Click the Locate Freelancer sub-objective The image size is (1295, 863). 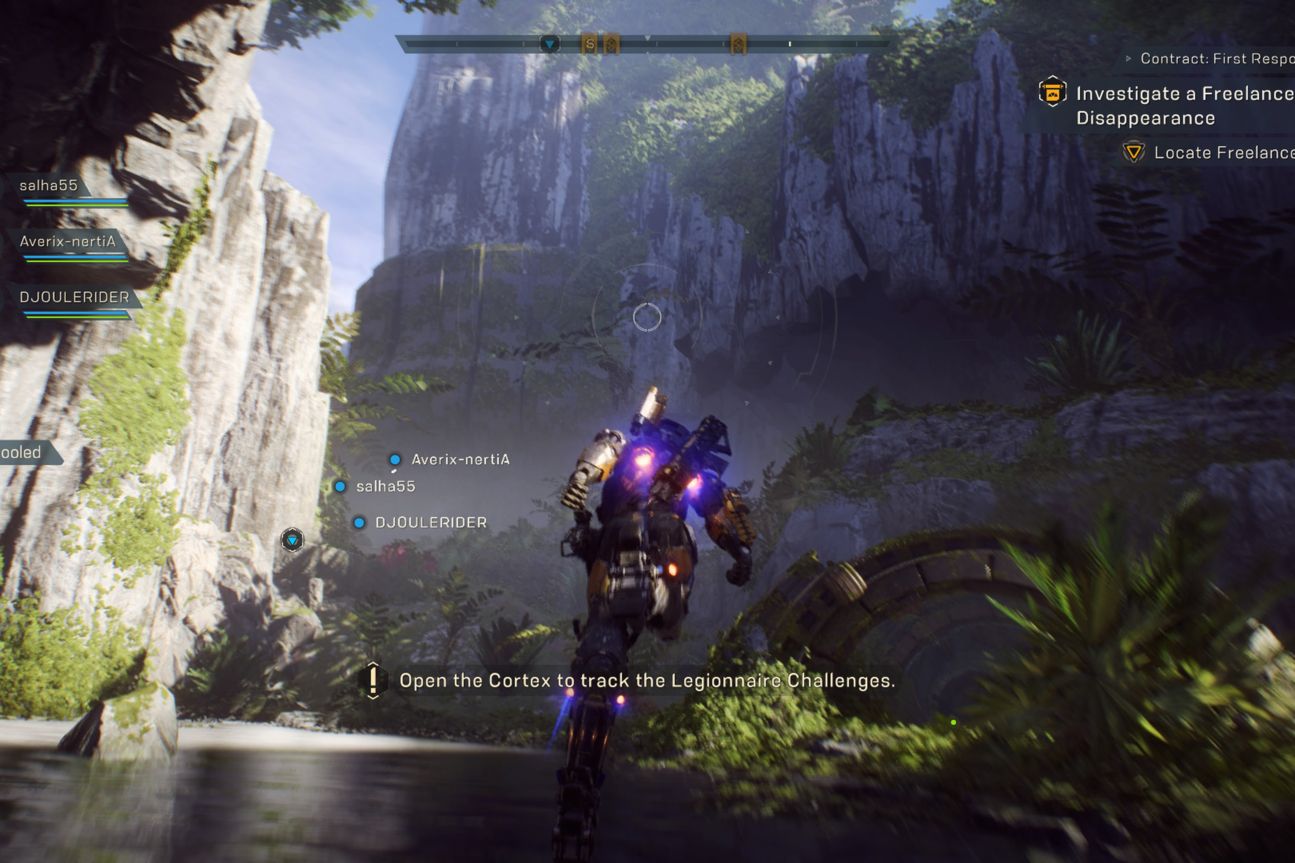(x=1223, y=153)
